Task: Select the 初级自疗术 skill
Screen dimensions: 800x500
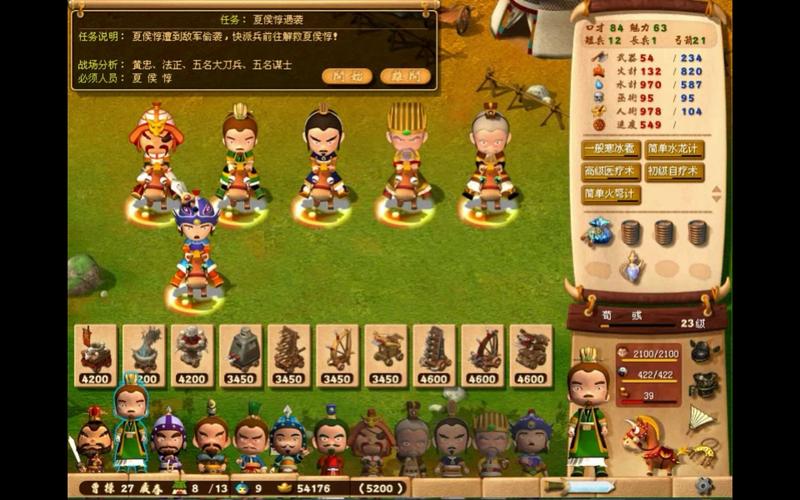Action: (x=674, y=171)
